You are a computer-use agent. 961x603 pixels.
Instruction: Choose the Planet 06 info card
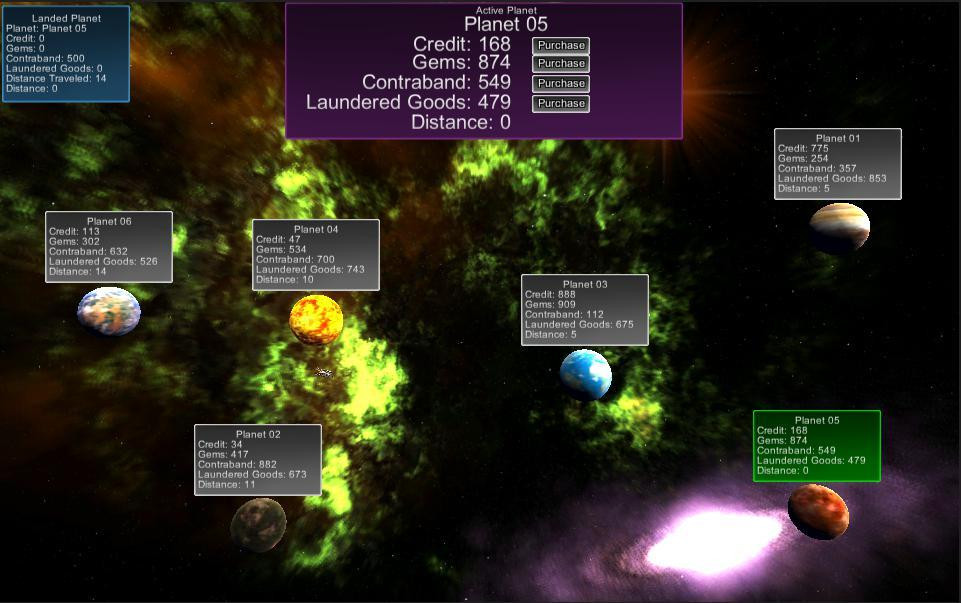pyautogui.click(x=109, y=247)
